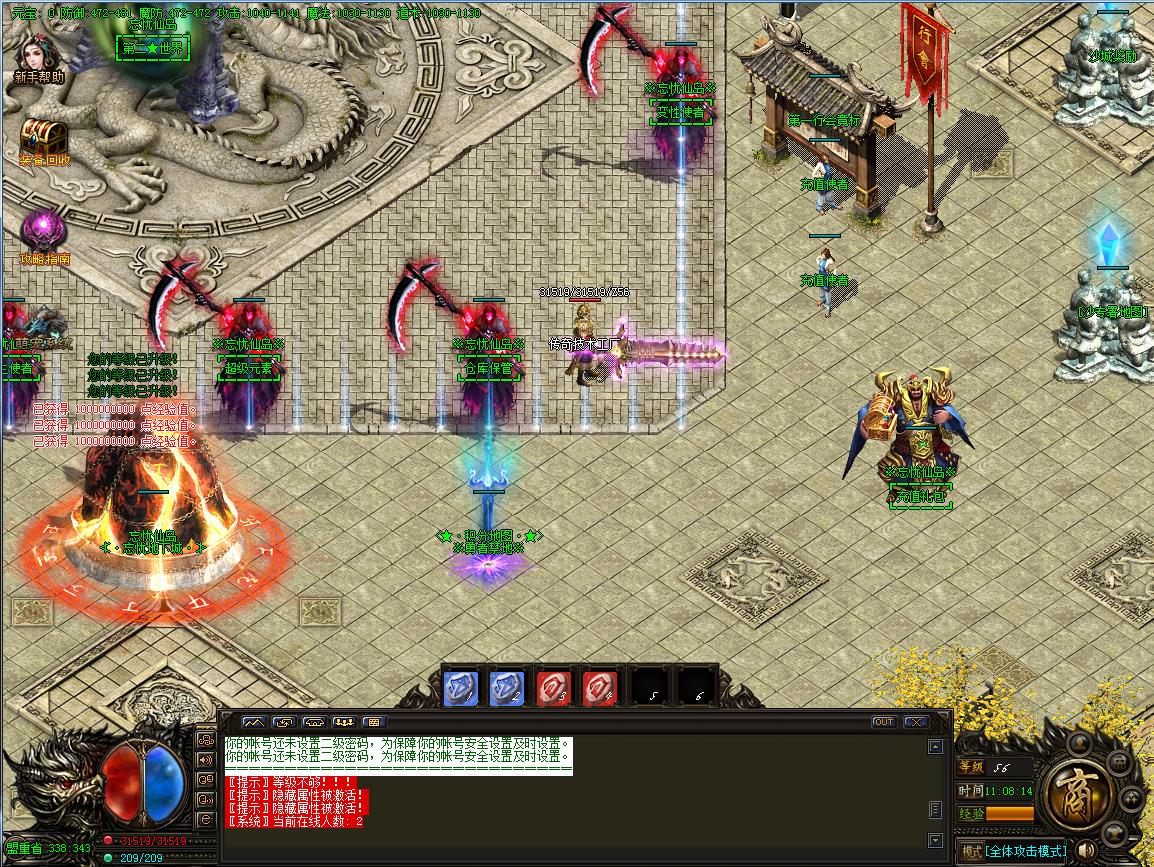The height and width of the screenshot is (867, 1154).
Task: Open the 新手帮助 newbie help icon
Action: click(x=39, y=53)
